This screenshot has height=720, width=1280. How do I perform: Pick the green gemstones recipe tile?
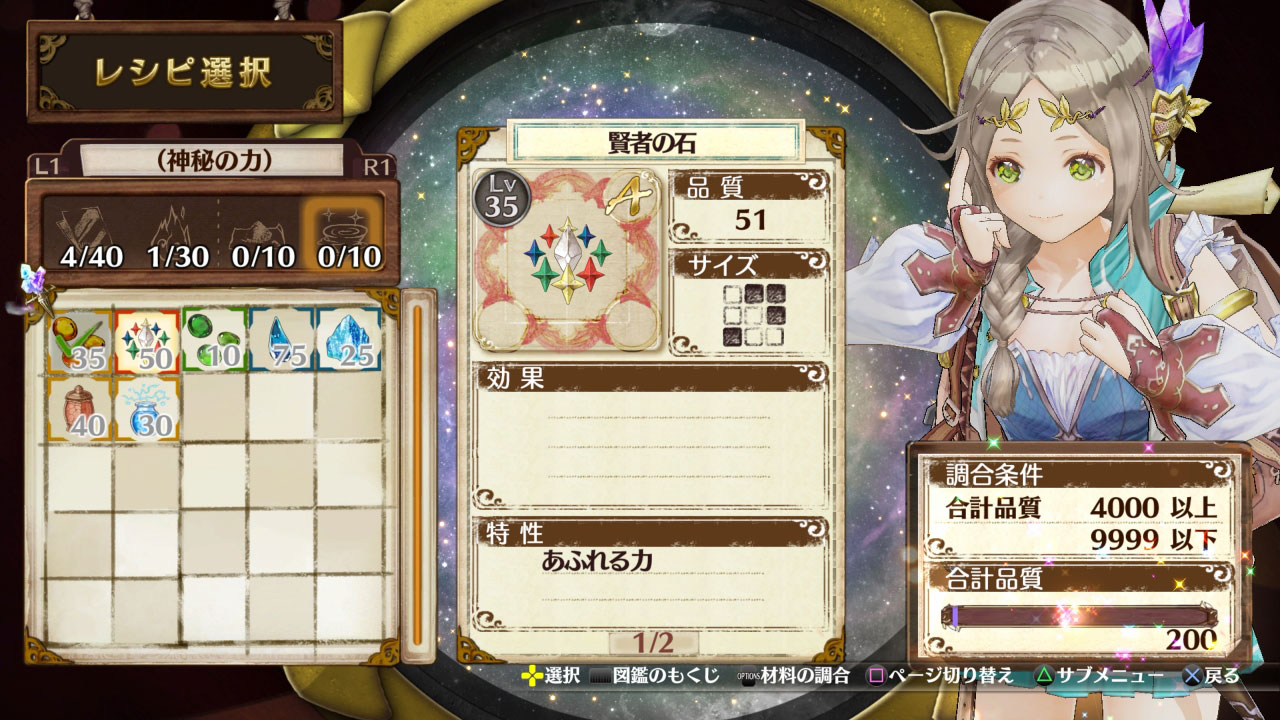coord(215,340)
